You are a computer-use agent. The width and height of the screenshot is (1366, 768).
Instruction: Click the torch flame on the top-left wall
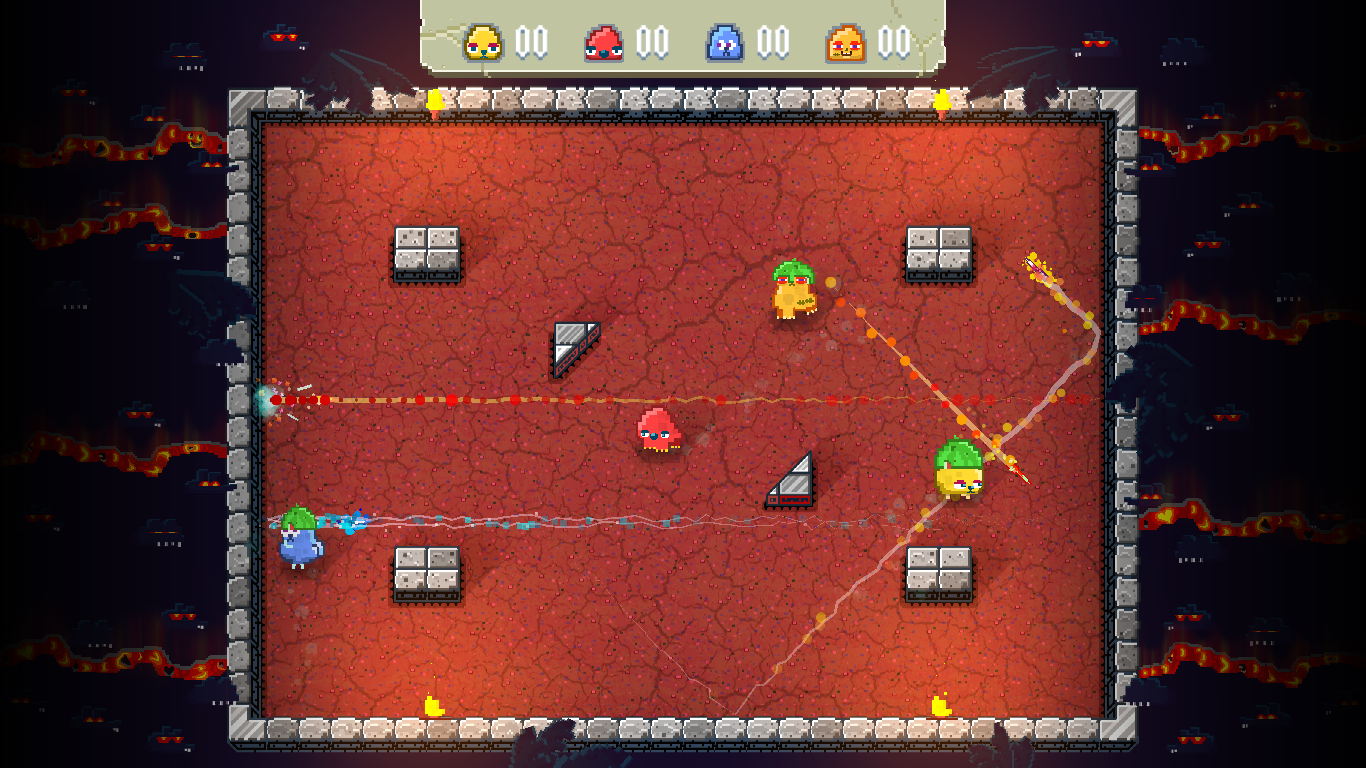[434, 100]
